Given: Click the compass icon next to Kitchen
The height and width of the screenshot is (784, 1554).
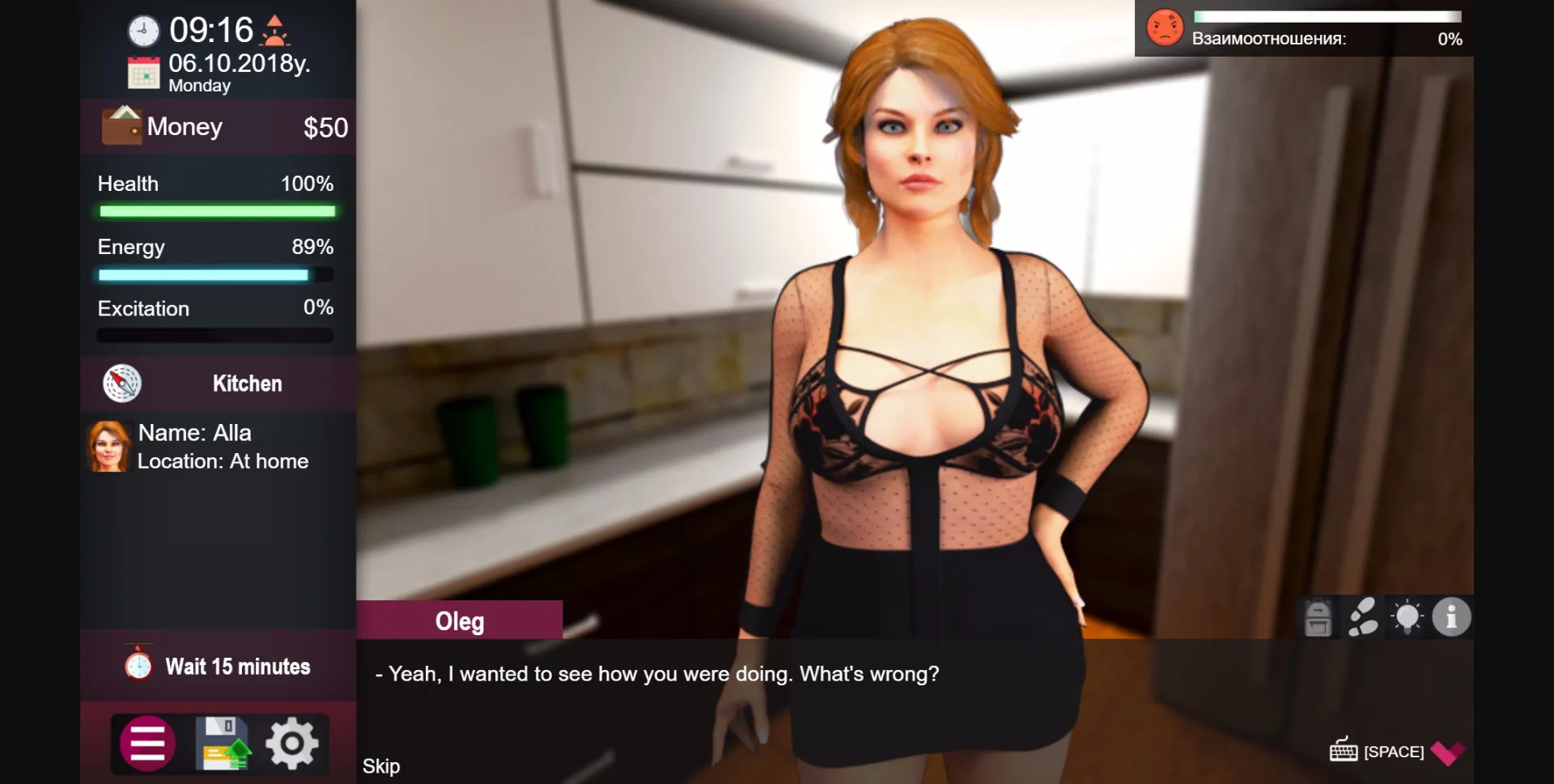Looking at the screenshot, I should 122,384.
